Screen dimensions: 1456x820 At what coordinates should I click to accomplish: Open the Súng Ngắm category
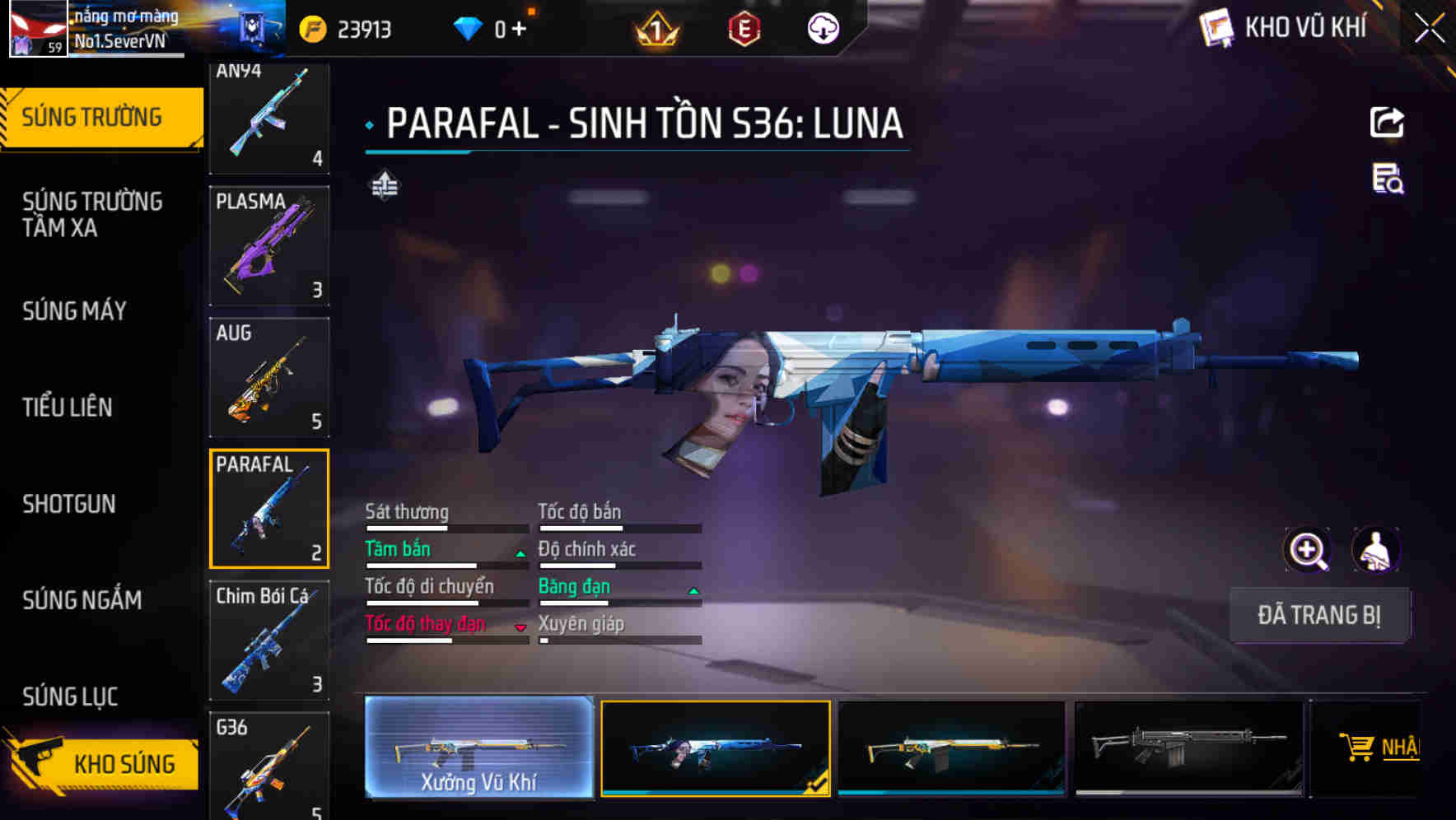click(82, 599)
